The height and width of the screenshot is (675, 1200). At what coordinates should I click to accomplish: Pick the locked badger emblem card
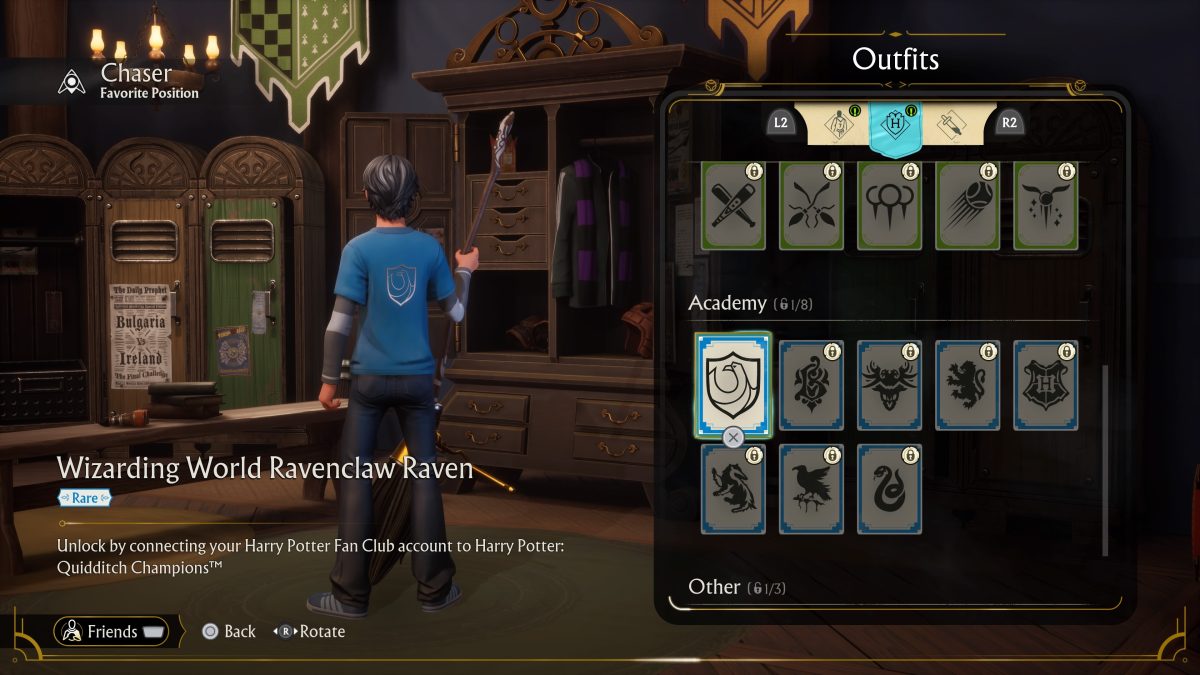[x=733, y=489]
